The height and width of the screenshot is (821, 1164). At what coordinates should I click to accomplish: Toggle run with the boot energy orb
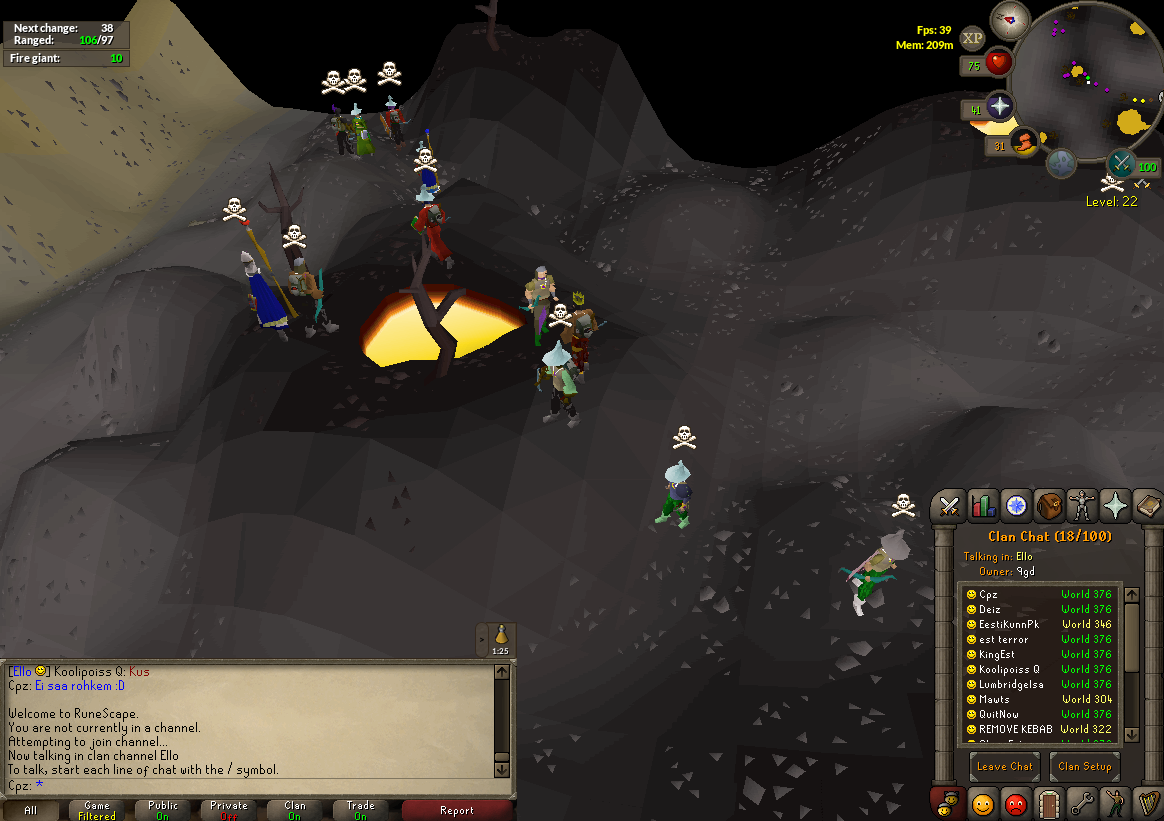1024,144
